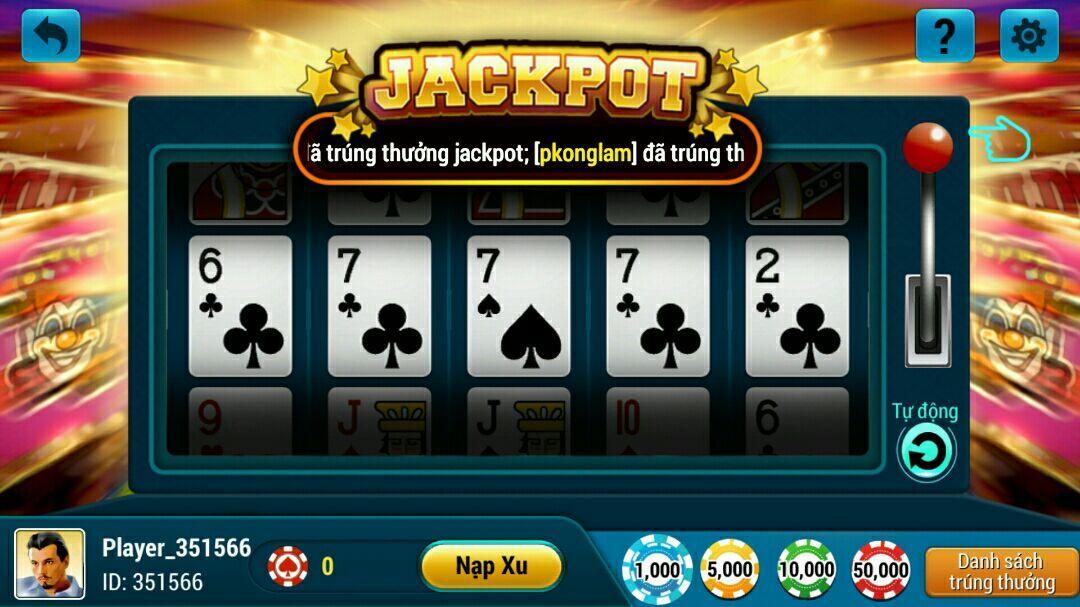Image resolution: width=1080 pixels, height=607 pixels.
Task: Open the gear settings menu
Action: 1028,36
